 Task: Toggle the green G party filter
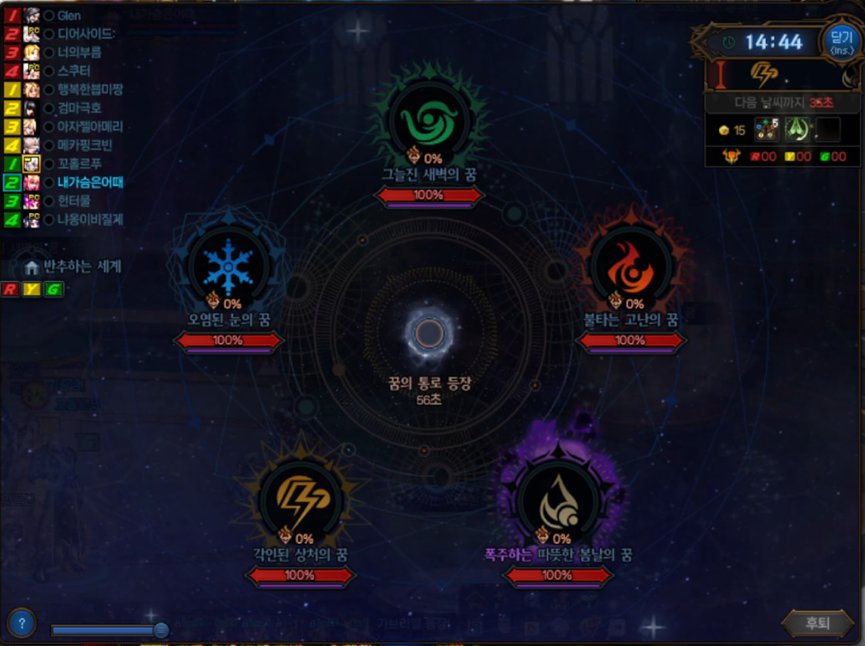[x=52, y=289]
